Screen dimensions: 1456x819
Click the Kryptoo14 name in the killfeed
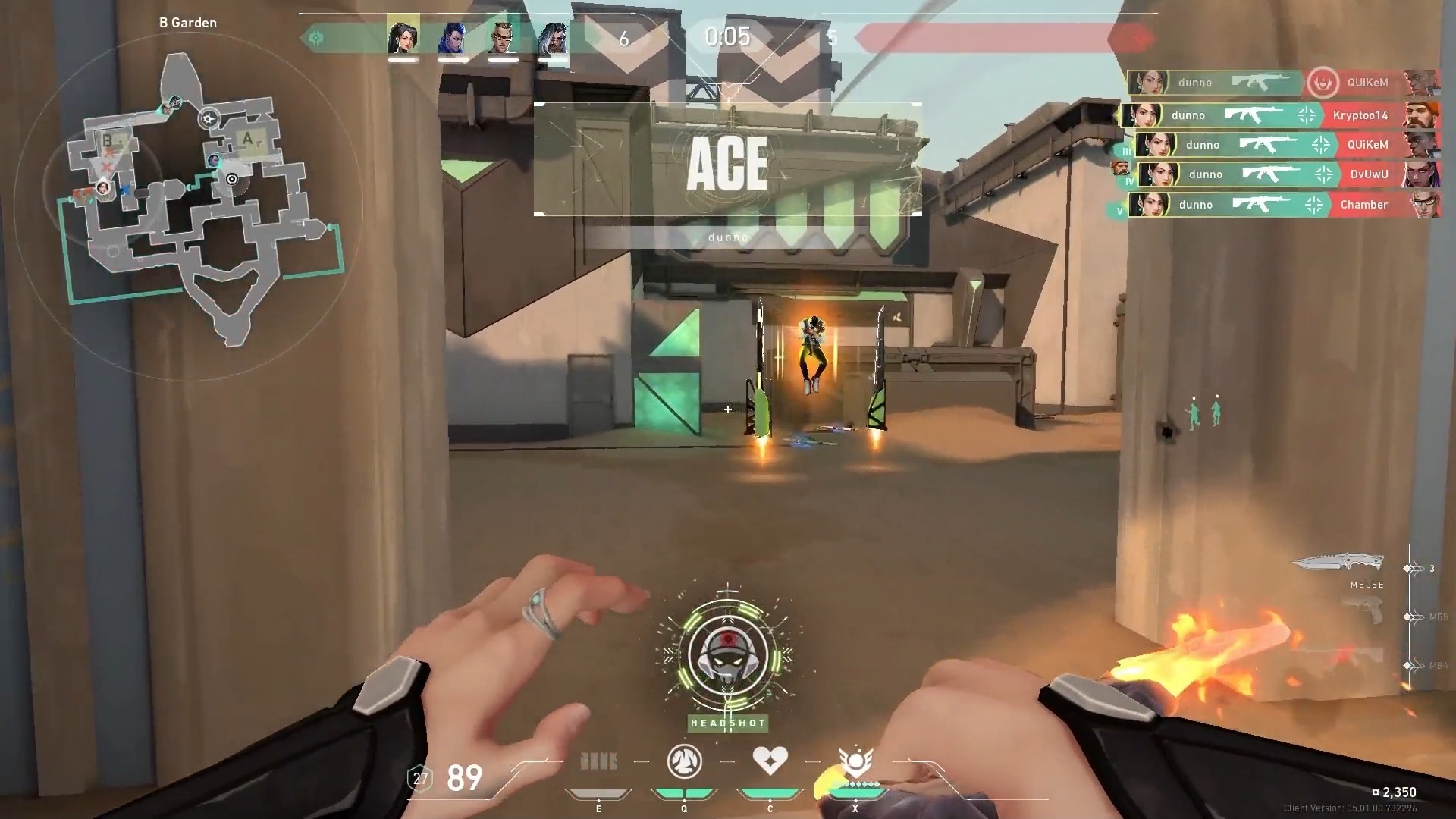(x=1360, y=115)
